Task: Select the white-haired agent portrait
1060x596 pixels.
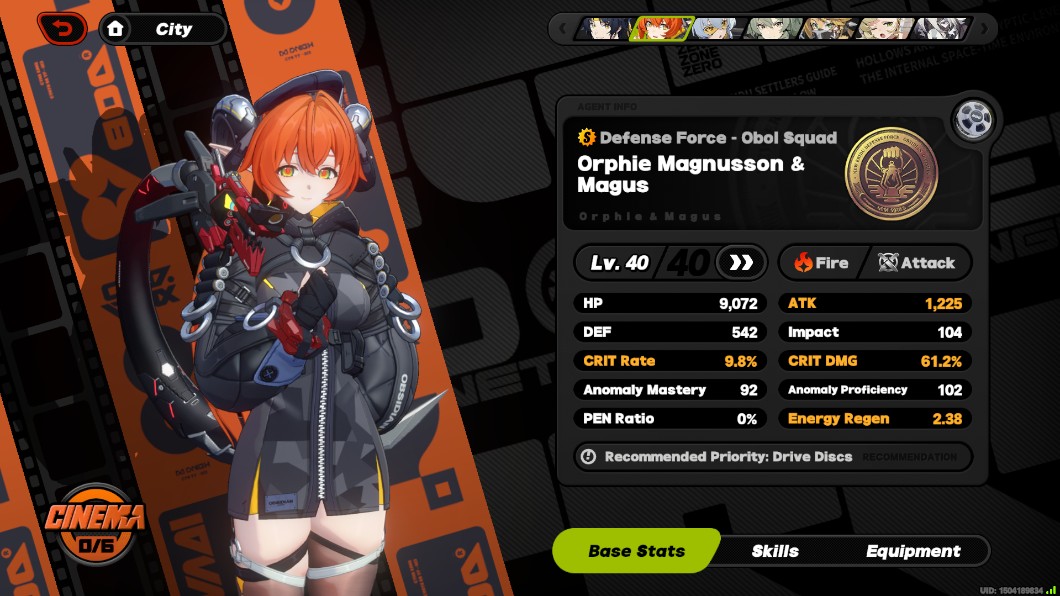Action: coord(940,28)
